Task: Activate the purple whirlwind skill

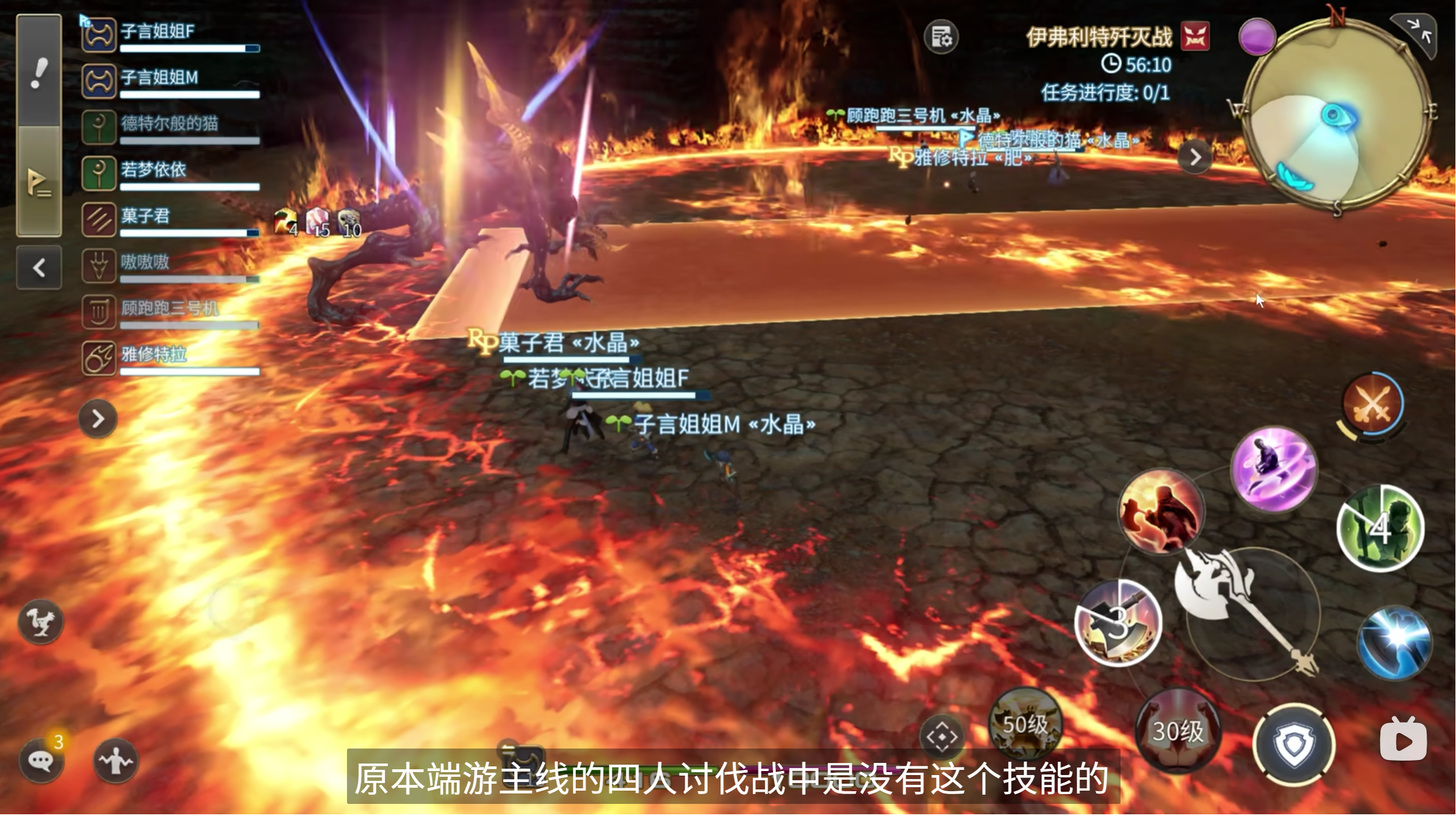Action: [1274, 469]
